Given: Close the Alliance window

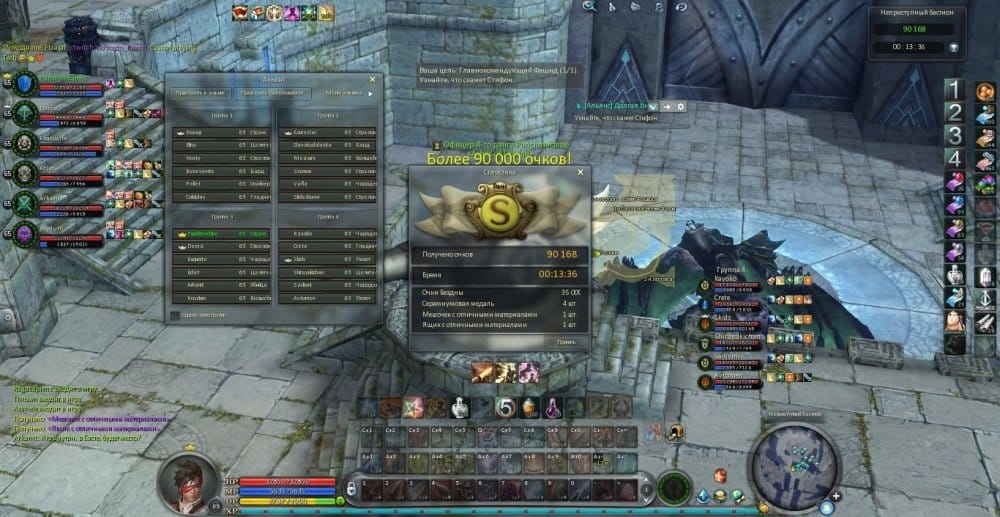Looking at the screenshot, I should tap(373, 79).
